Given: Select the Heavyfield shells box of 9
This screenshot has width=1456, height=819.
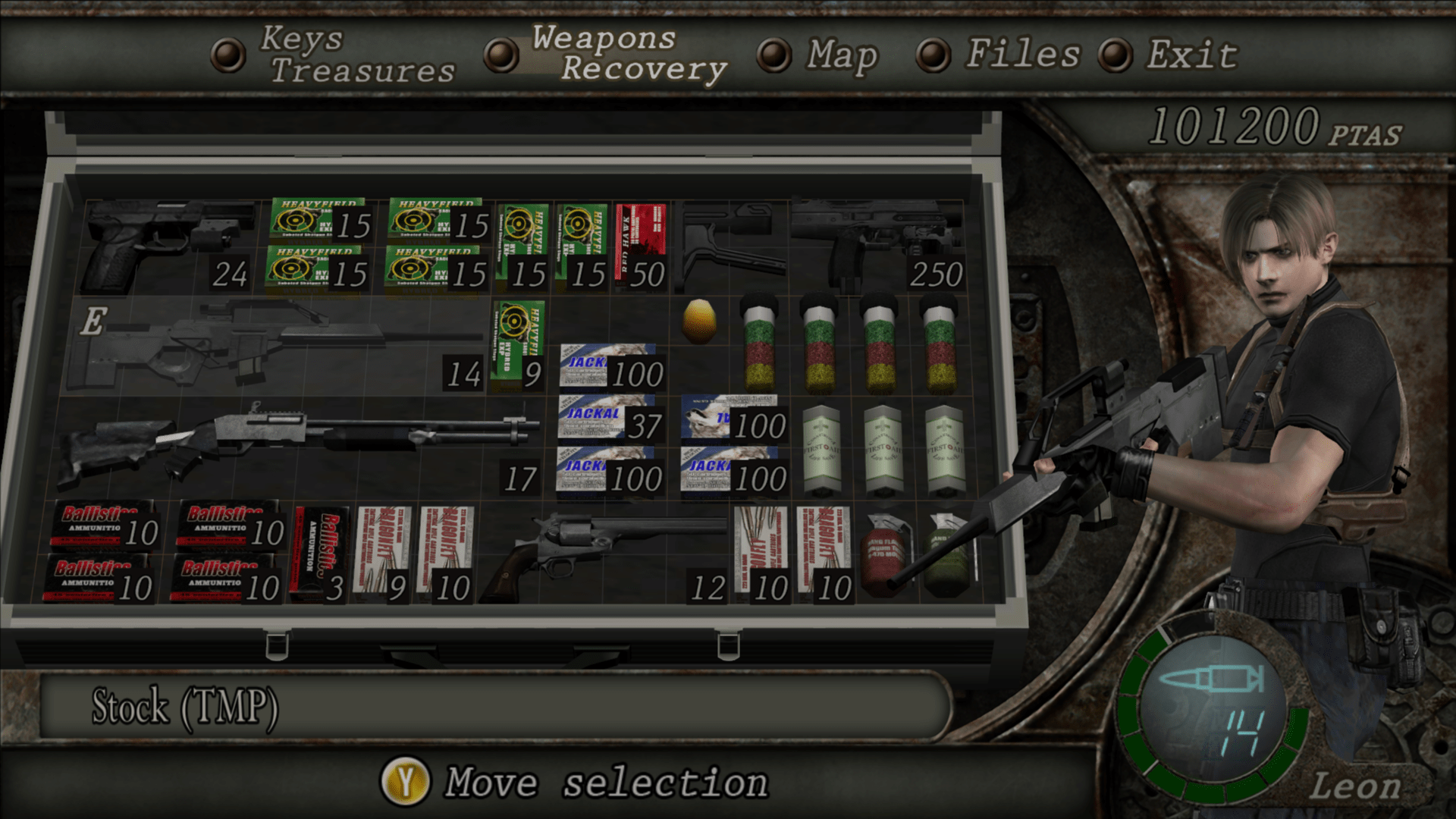Looking at the screenshot, I should point(519,341).
